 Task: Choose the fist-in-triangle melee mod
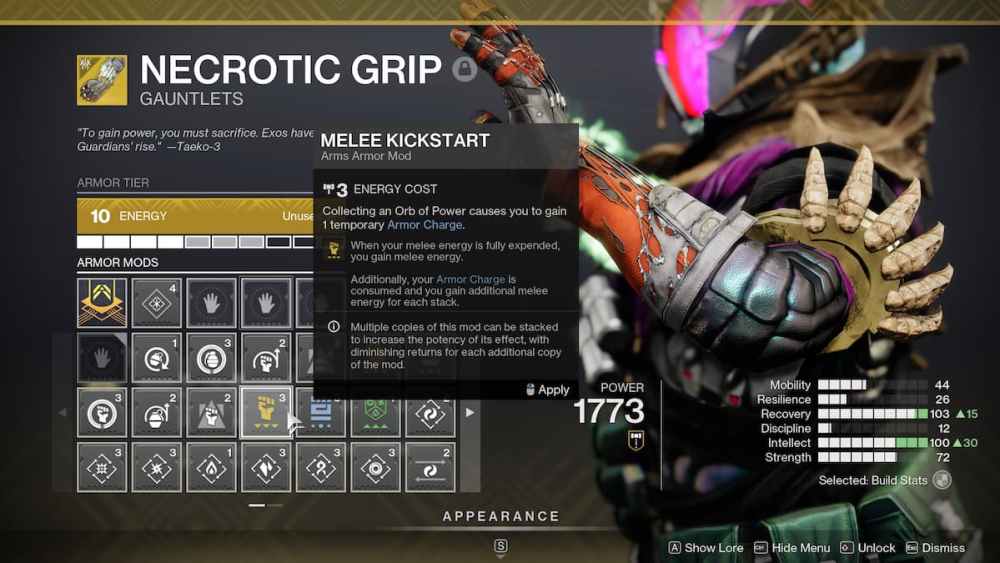(212, 412)
